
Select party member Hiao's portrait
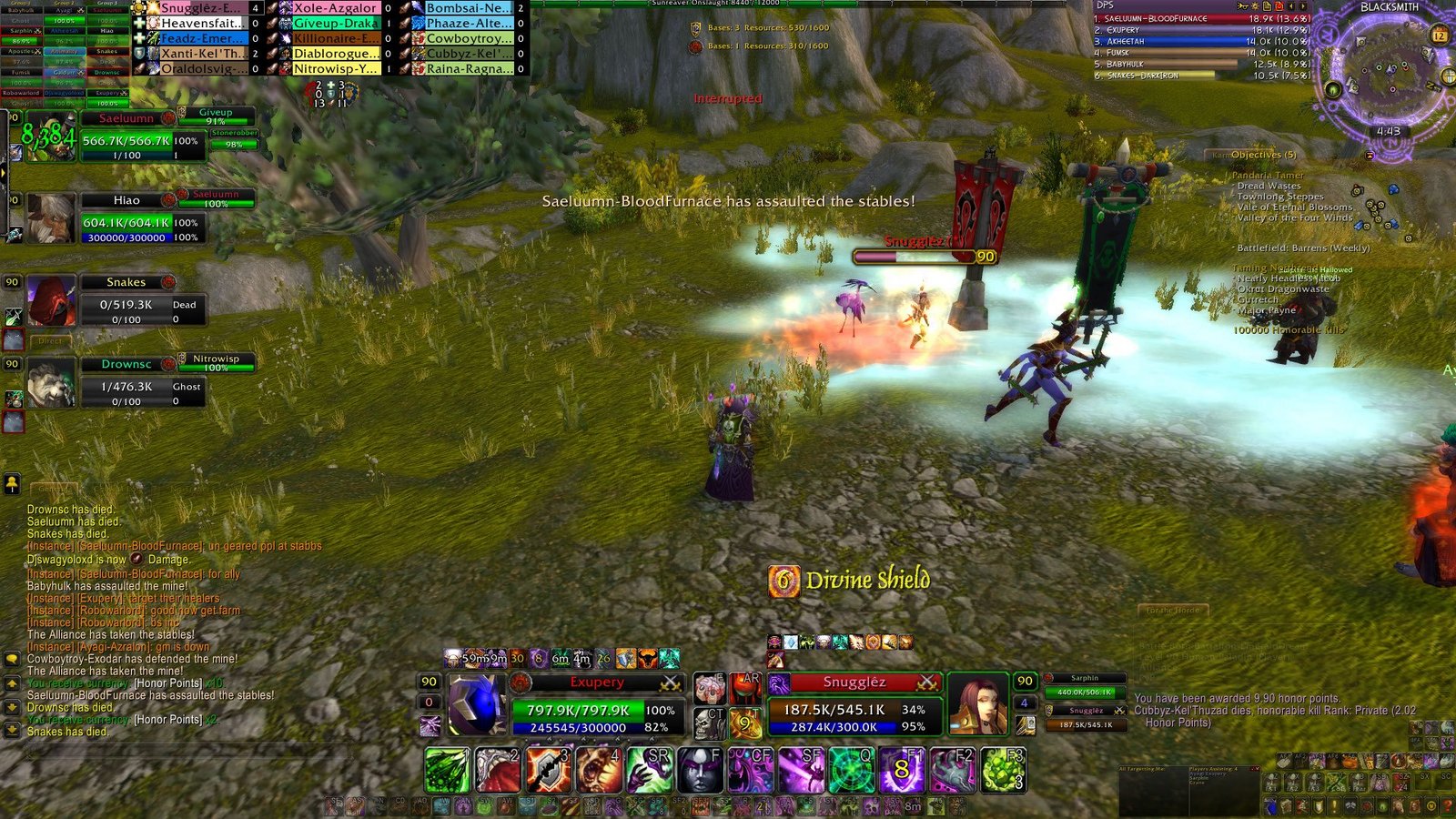click(x=51, y=217)
